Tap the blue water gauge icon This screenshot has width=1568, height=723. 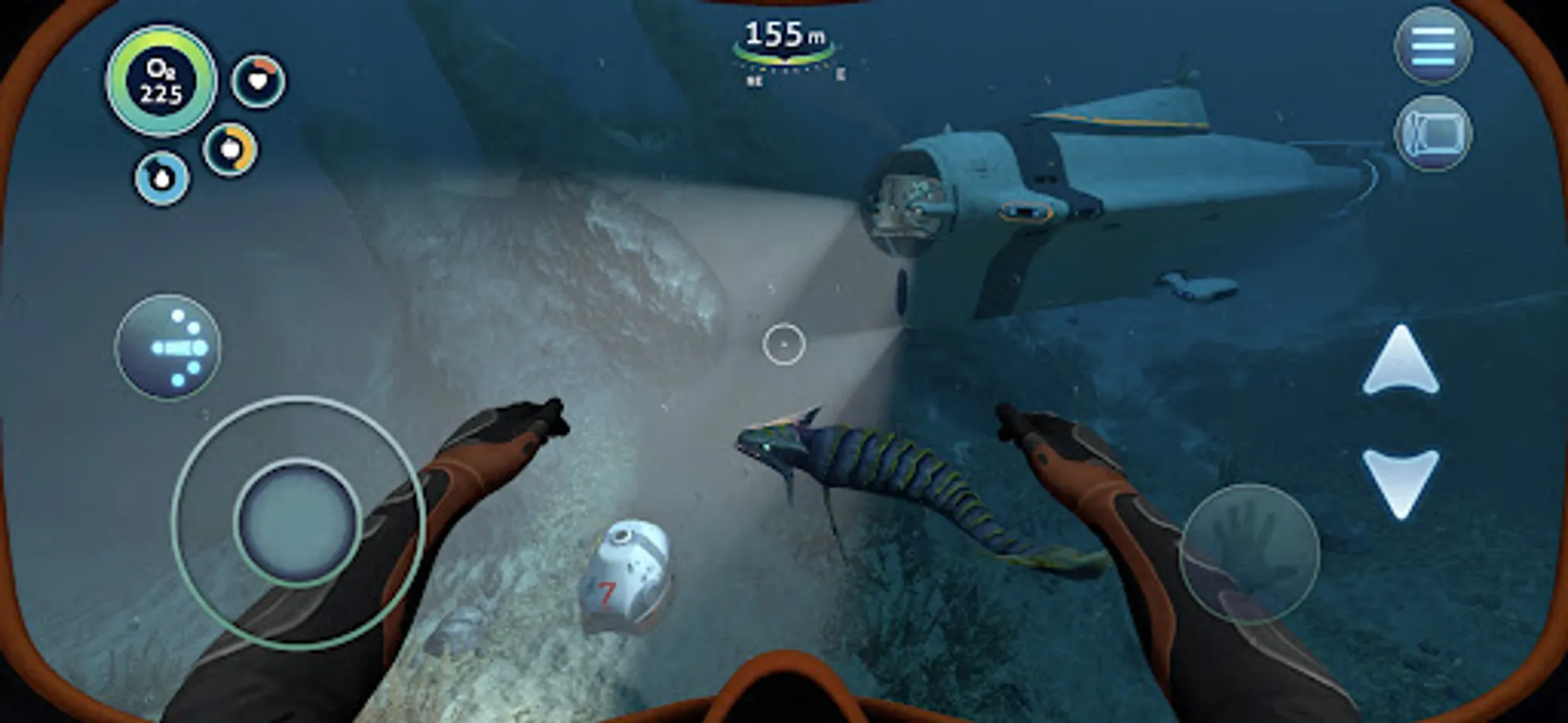click(161, 178)
